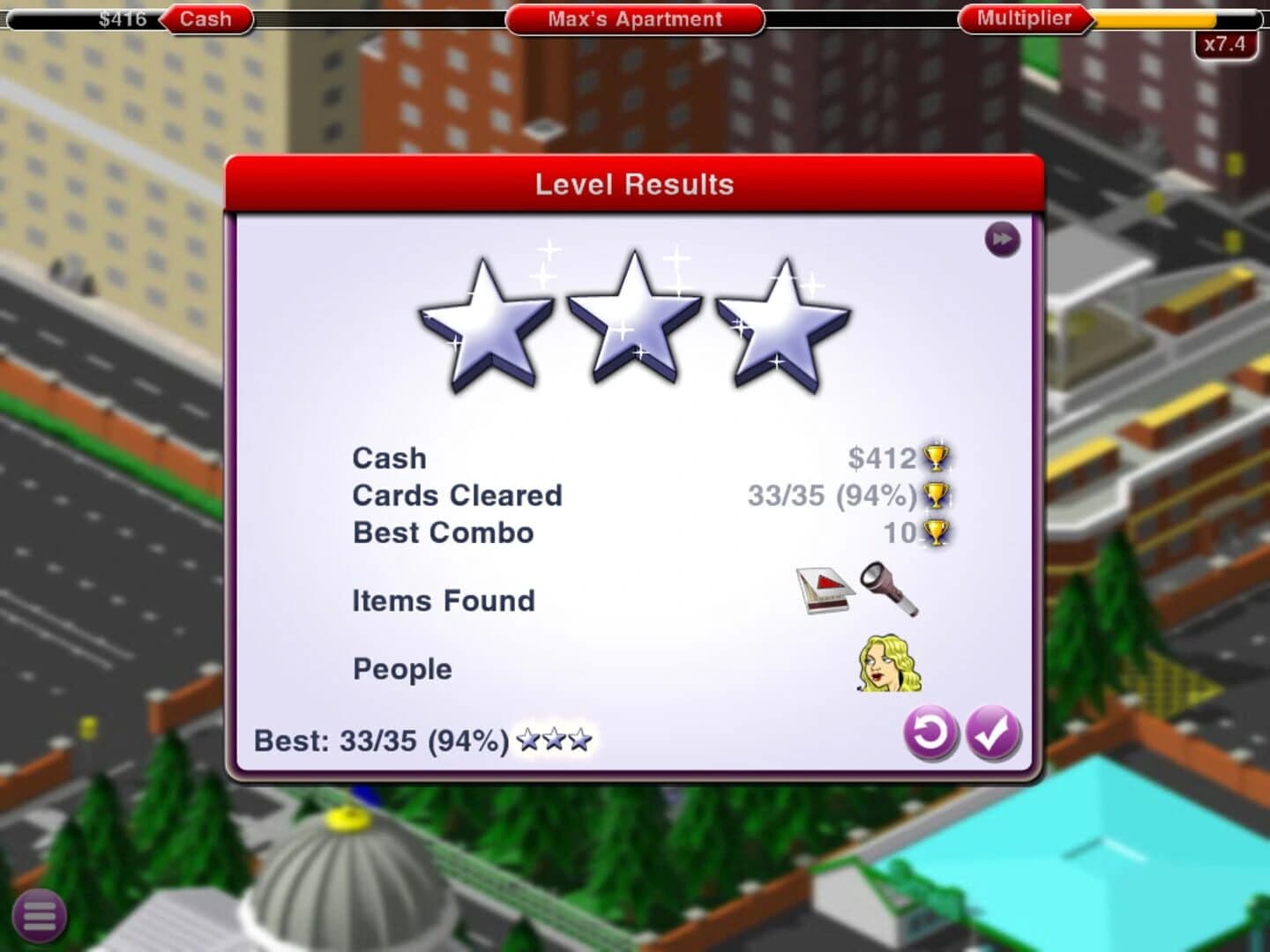Confirm results with the checkmark button
The height and width of the screenshot is (952, 1270).
click(994, 734)
